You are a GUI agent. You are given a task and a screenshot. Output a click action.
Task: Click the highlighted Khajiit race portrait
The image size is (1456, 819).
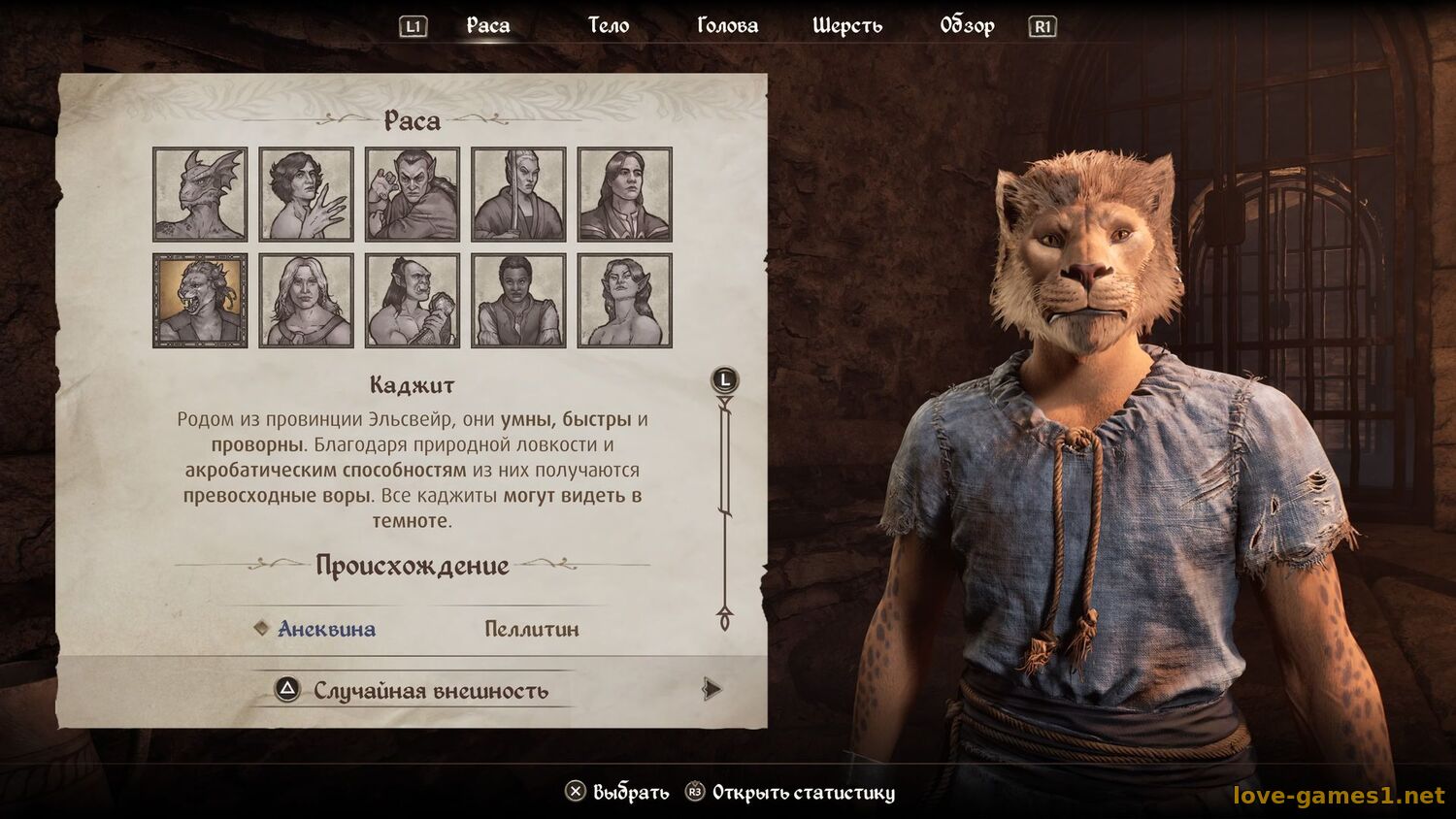200,300
